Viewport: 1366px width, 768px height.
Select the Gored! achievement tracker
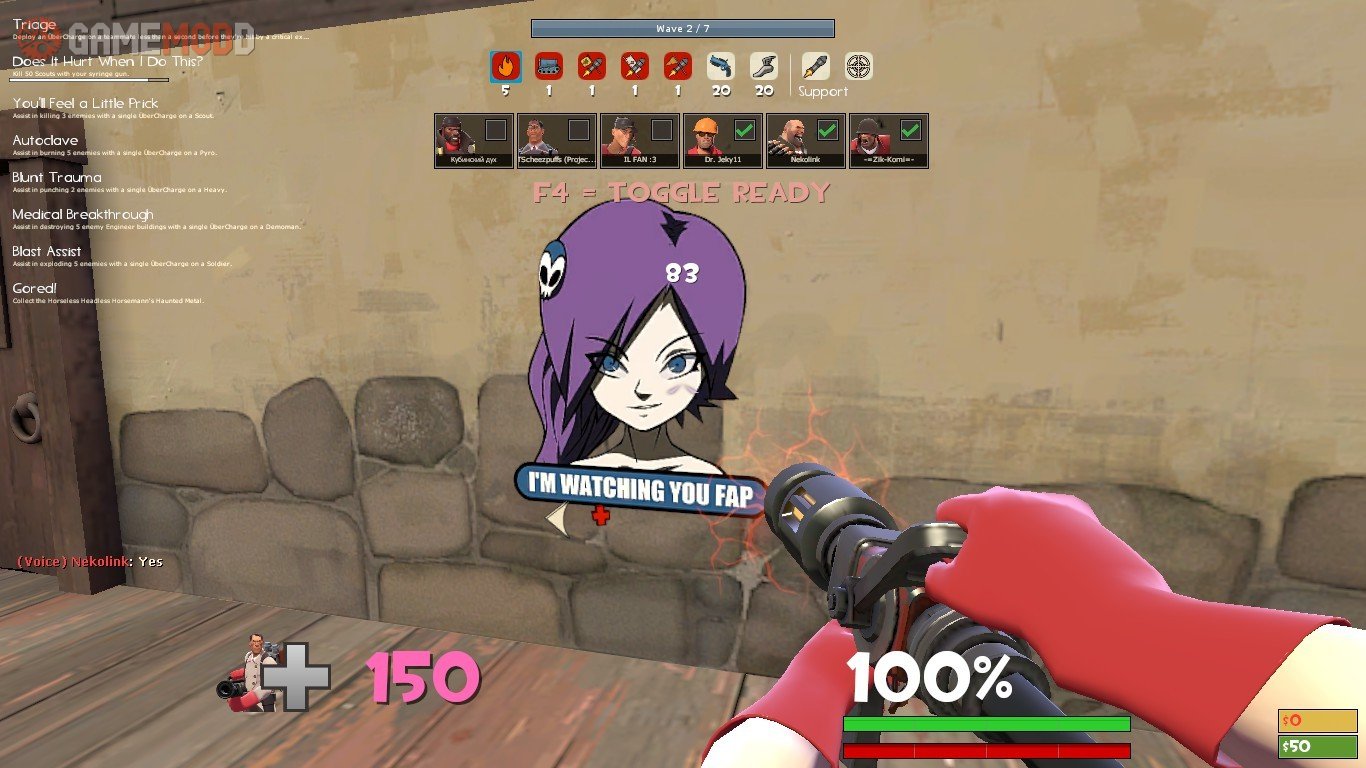tap(35, 289)
